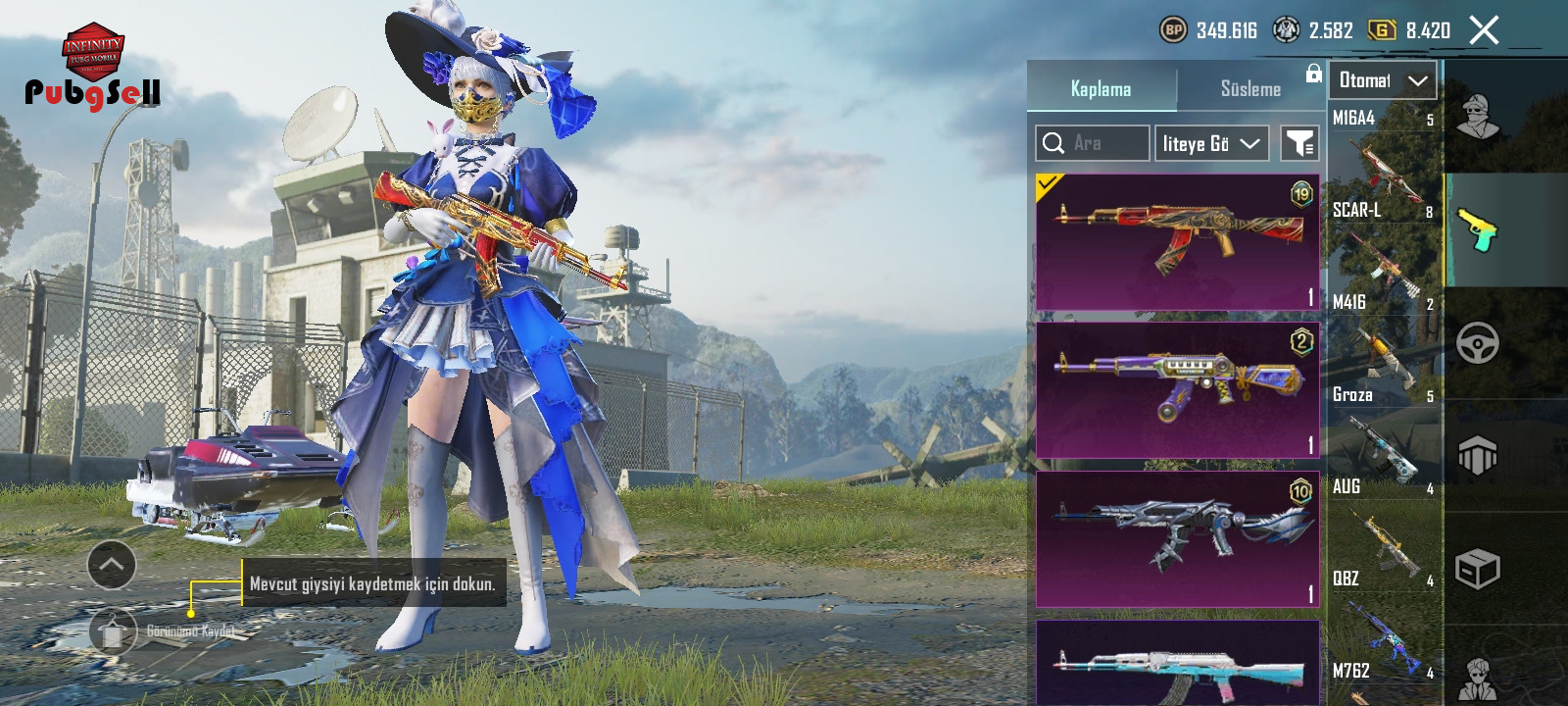Viewport: 1568px width, 706px height.
Task: Pick the white and cyan AKM skin
Action: (x=1177, y=665)
